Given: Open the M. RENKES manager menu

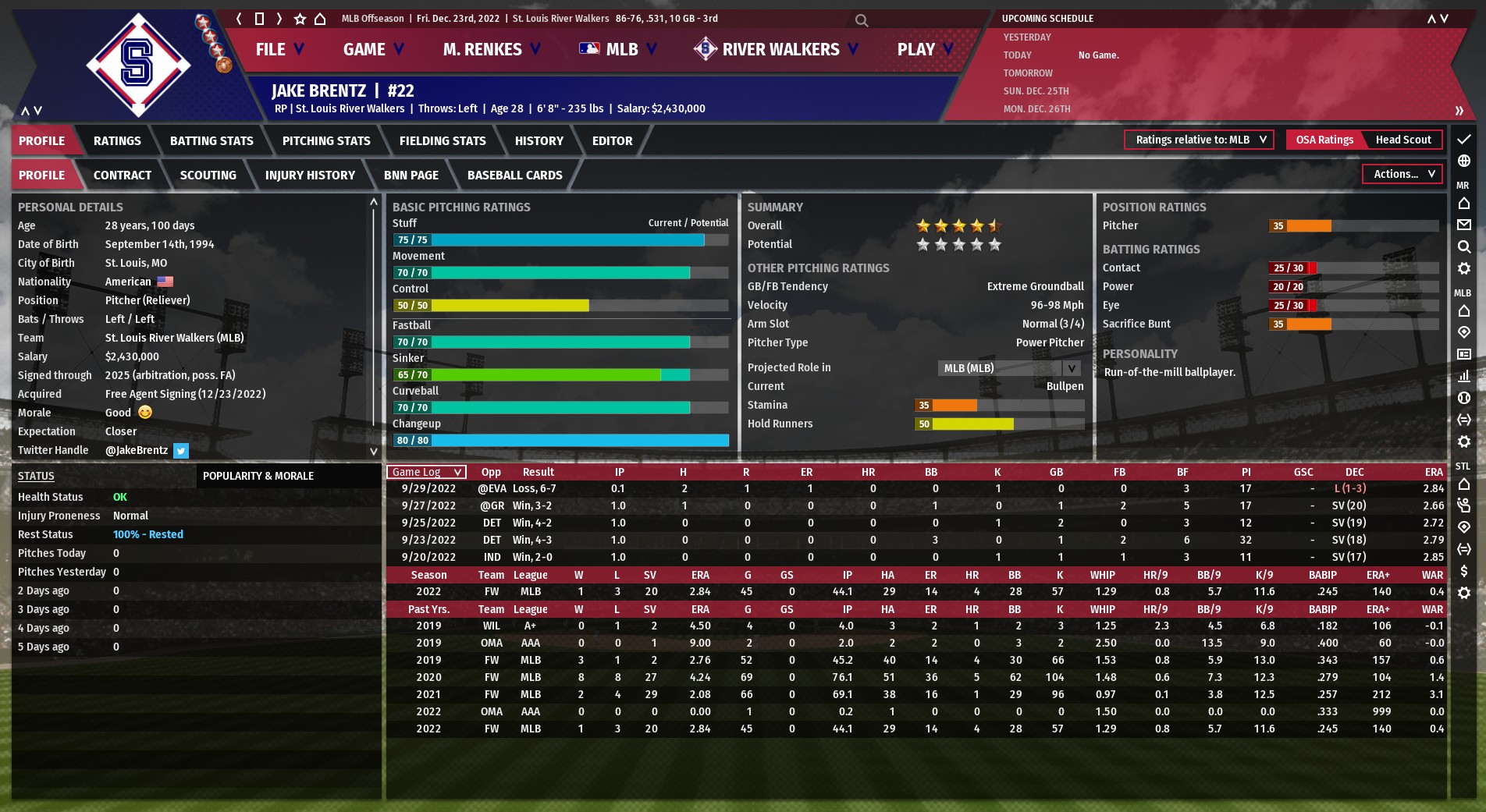Looking at the screenshot, I should click(x=491, y=50).
